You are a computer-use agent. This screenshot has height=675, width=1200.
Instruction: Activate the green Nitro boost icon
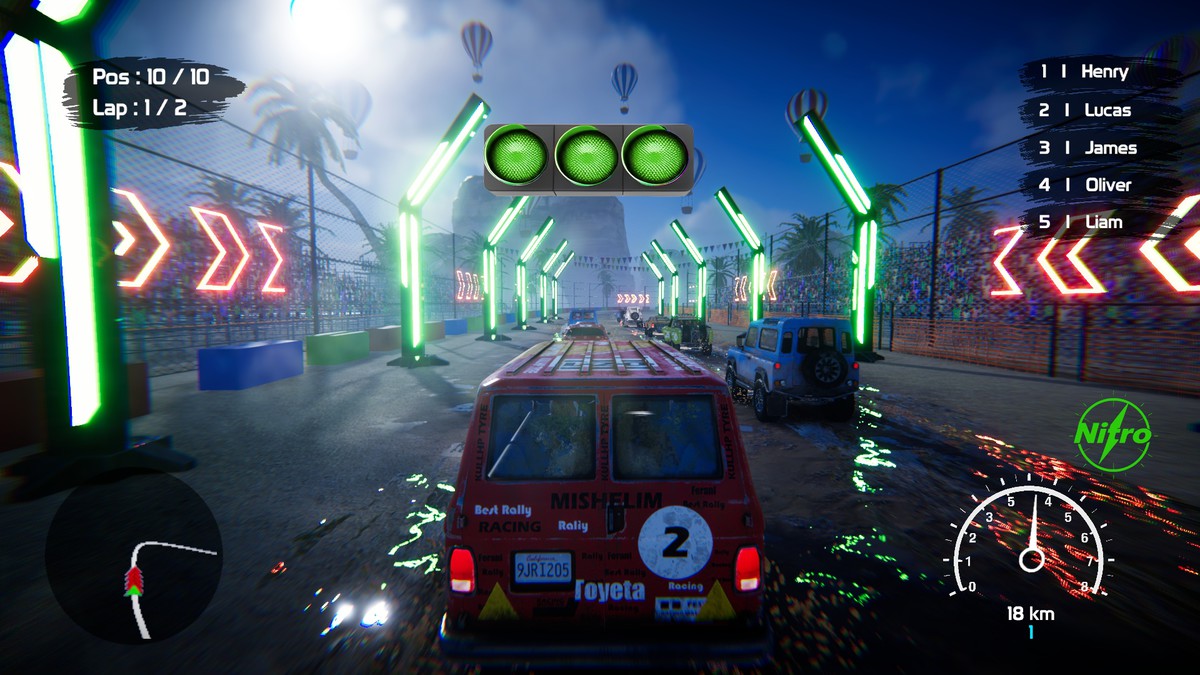[1112, 435]
